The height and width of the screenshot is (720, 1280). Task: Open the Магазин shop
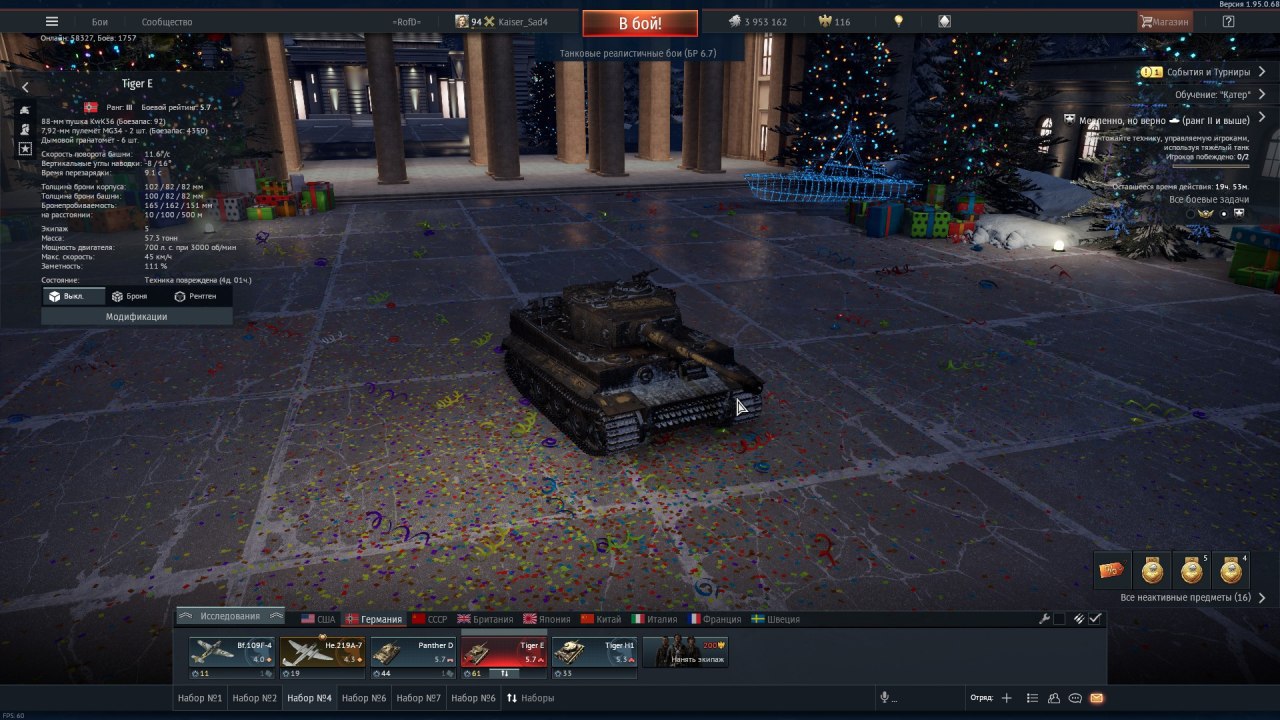(x=1164, y=22)
